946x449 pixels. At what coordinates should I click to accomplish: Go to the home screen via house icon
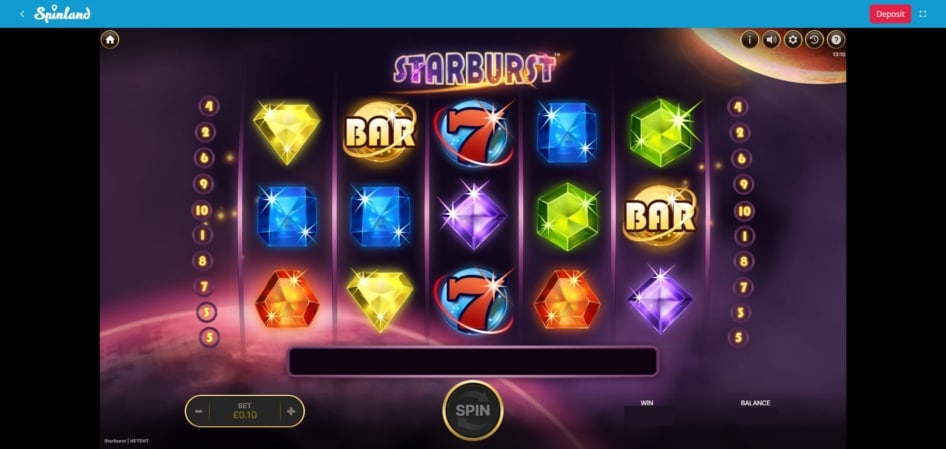[x=110, y=39]
